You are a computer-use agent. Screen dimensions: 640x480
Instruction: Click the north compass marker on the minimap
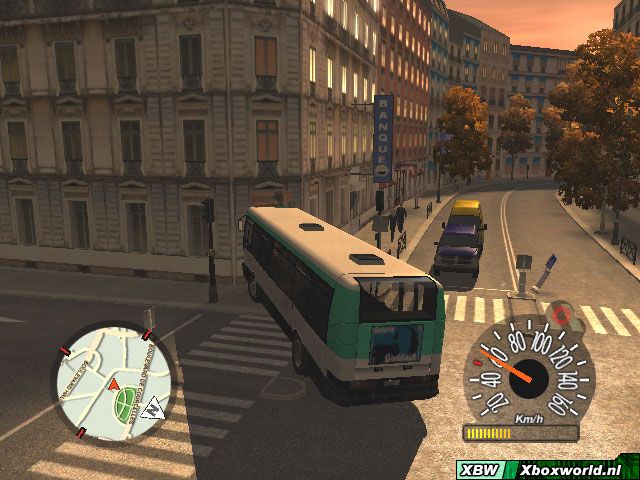coord(153,408)
